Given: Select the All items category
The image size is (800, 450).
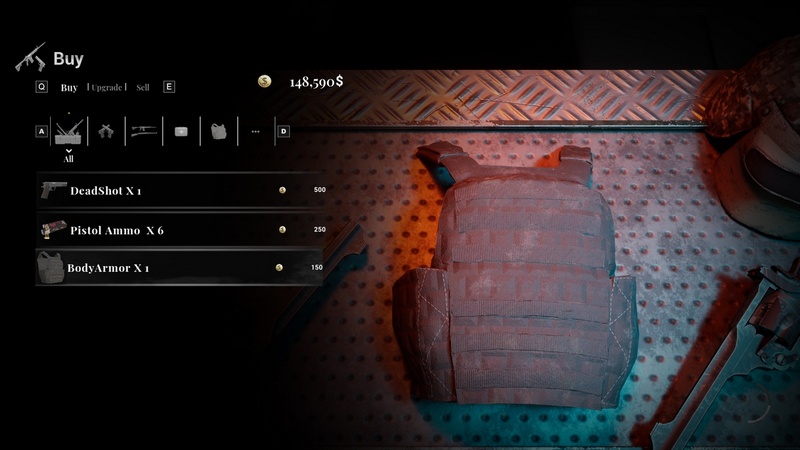Looking at the screenshot, I should [68, 132].
